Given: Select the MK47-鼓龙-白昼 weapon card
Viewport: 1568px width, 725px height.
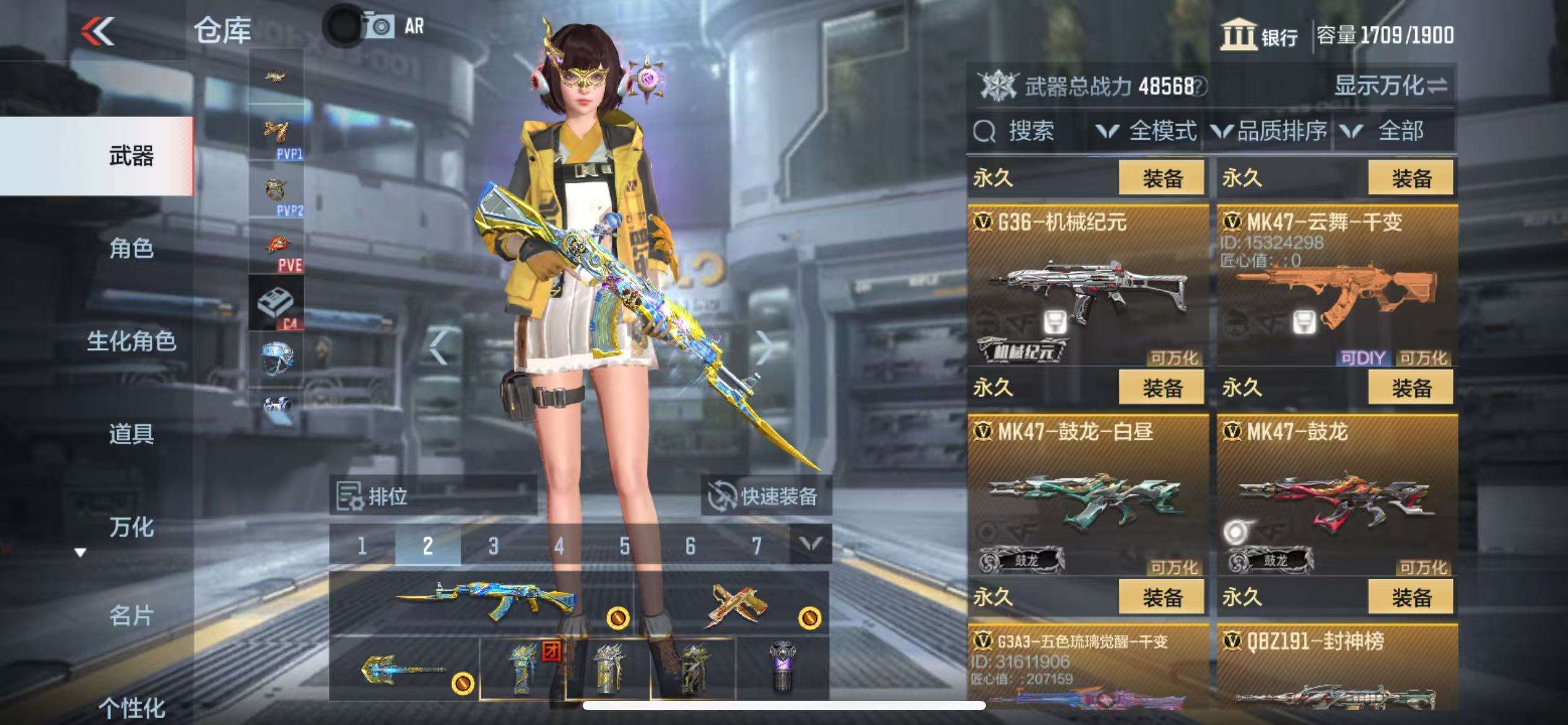Looking at the screenshot, I should (1087, 496).
